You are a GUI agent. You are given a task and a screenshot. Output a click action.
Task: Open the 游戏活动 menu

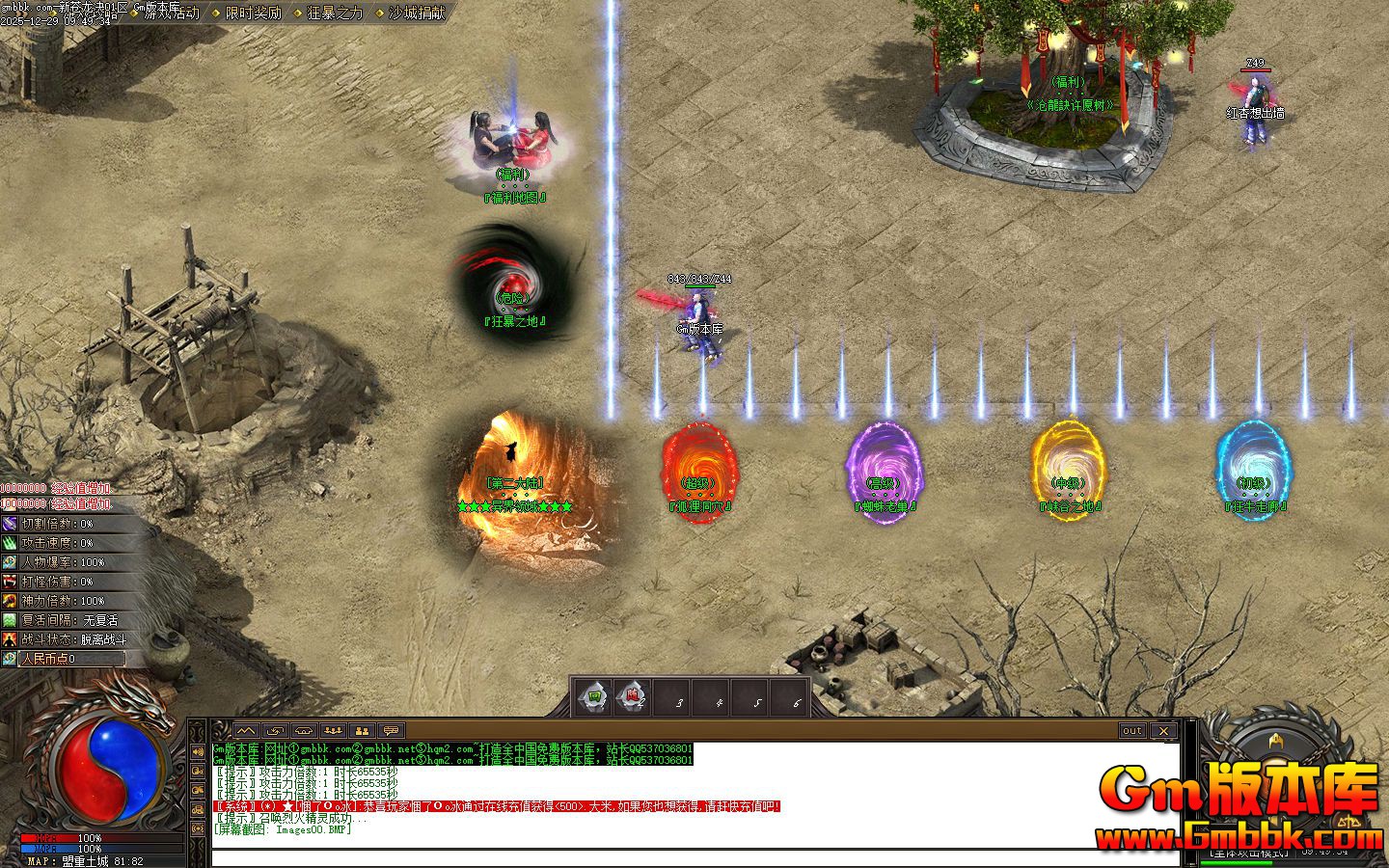pyautogui.click(x=171, y=14)
